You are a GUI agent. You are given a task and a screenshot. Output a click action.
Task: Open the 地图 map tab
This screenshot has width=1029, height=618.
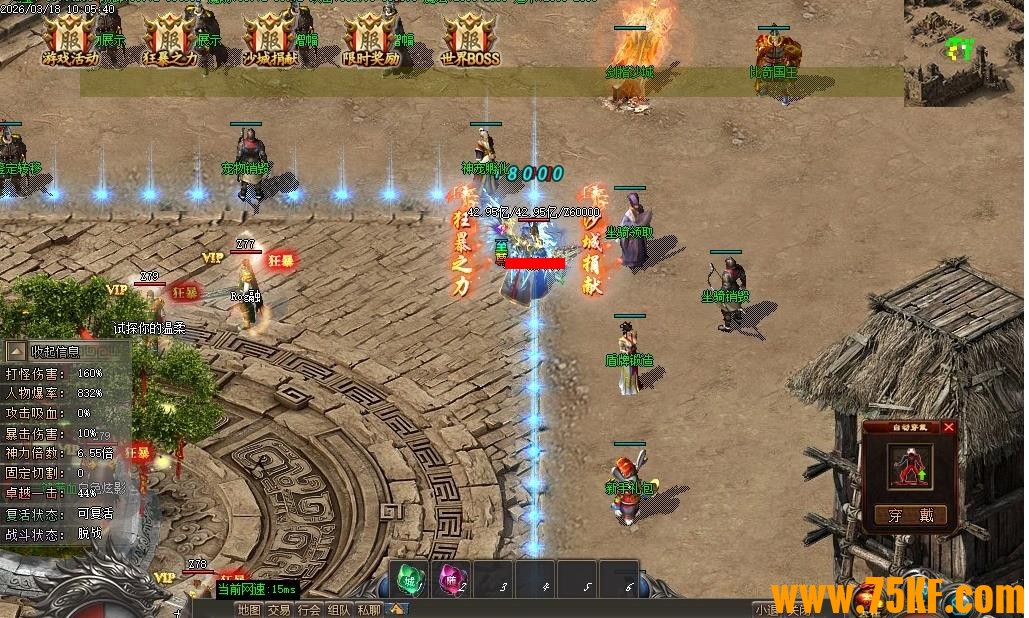coord(249,609)
